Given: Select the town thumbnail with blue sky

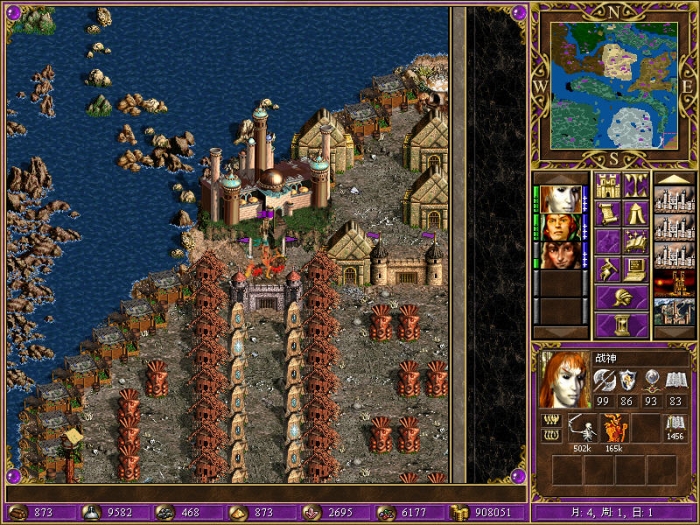Looking at the screenshot, I should point(674,312).
